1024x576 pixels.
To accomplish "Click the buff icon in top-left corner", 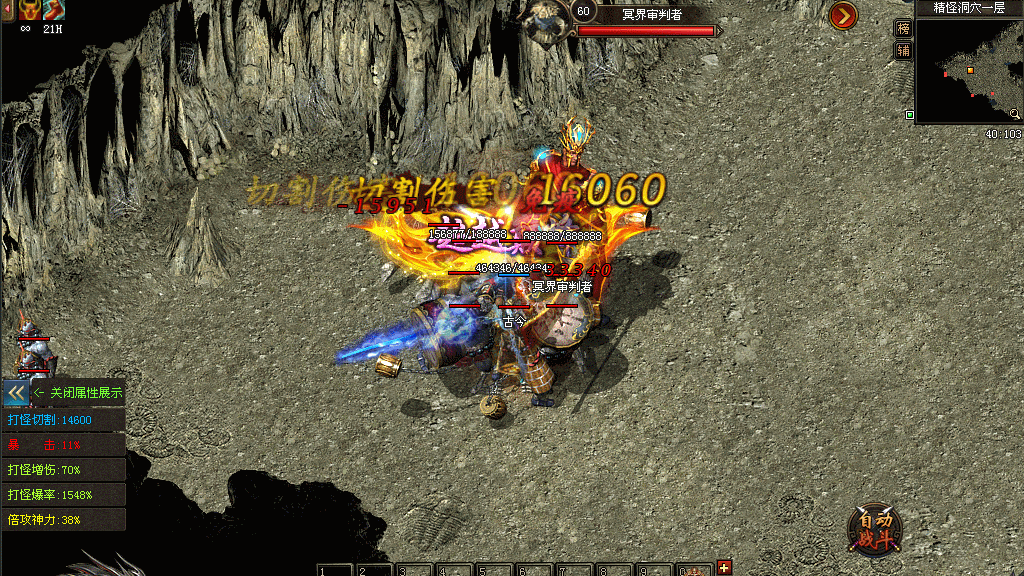I will tap(32, 10).
